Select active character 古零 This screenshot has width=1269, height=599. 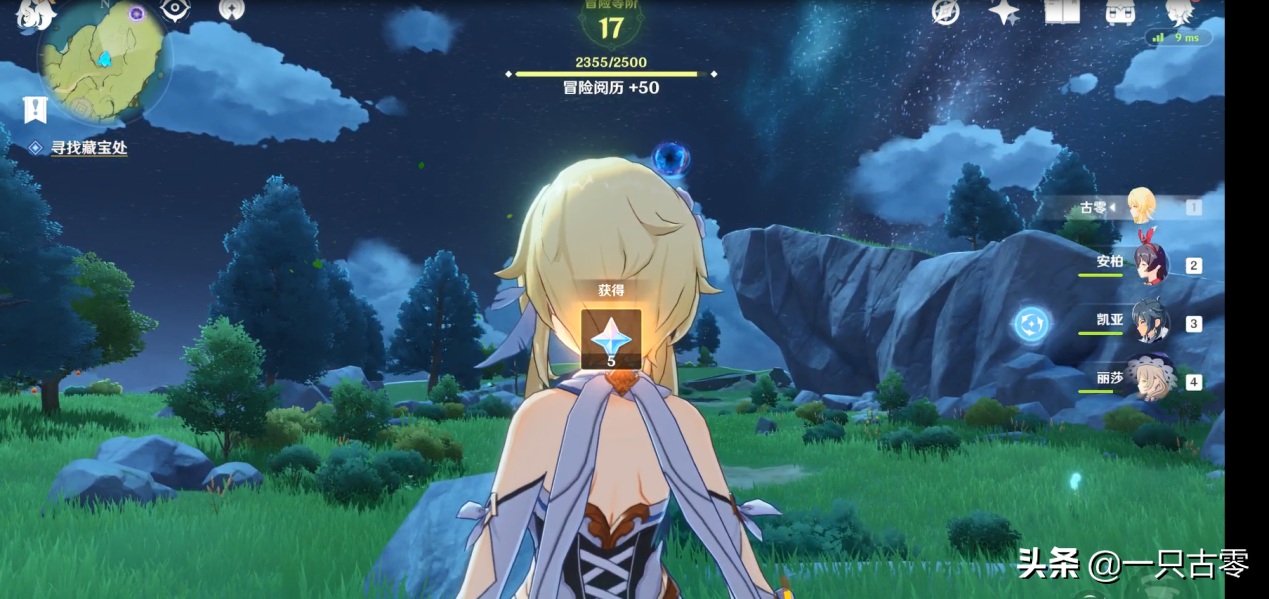pos(1140,207)
